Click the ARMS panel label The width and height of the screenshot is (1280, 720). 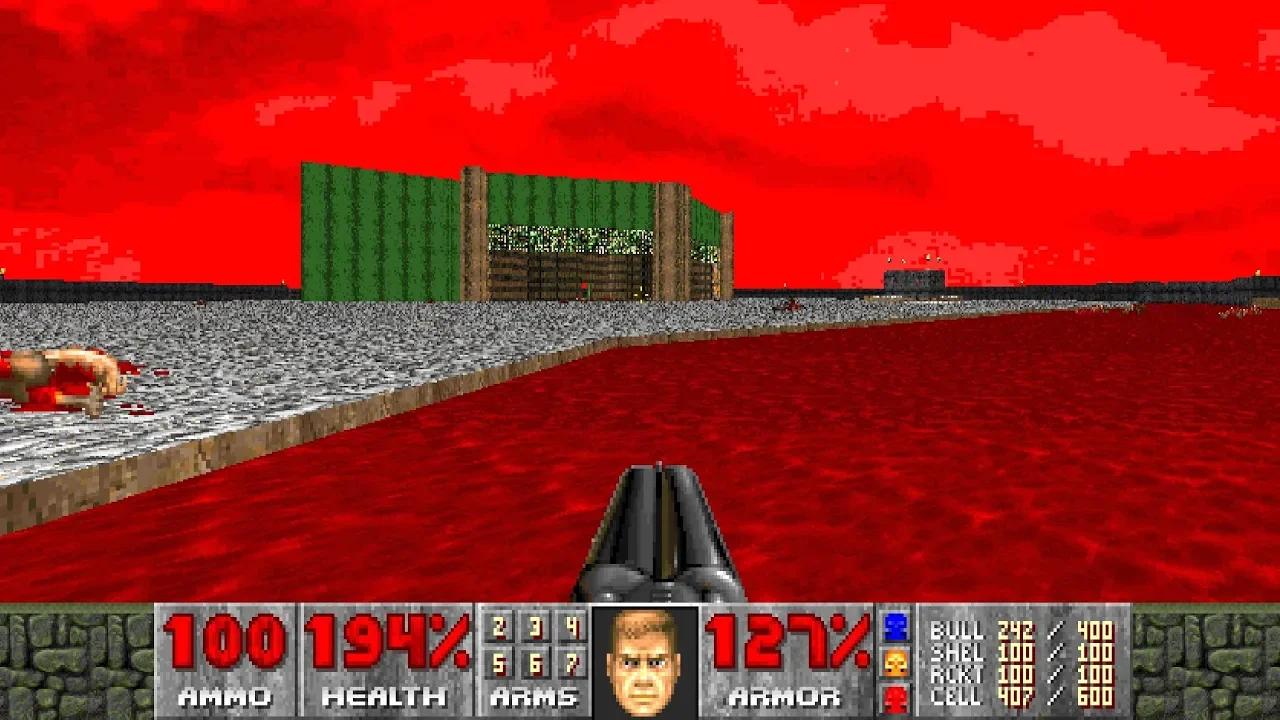pos(533,696)
